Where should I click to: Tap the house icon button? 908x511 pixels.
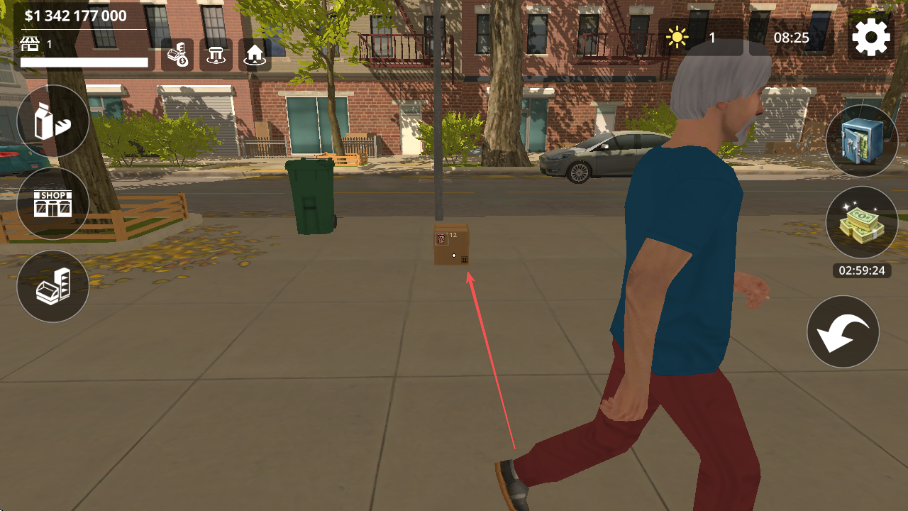tap(255, 54)
